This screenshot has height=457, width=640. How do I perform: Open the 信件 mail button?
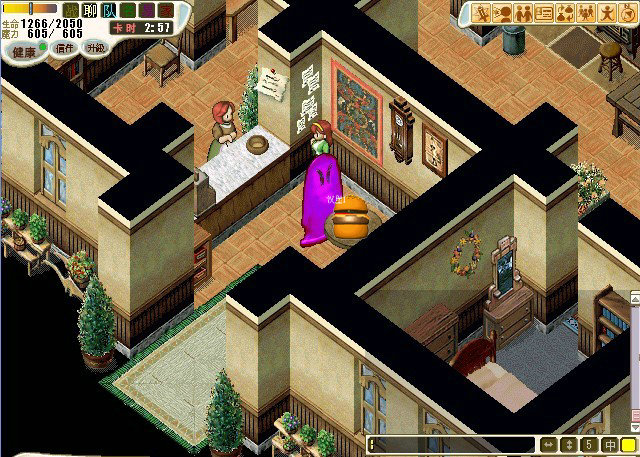(65, 47)
